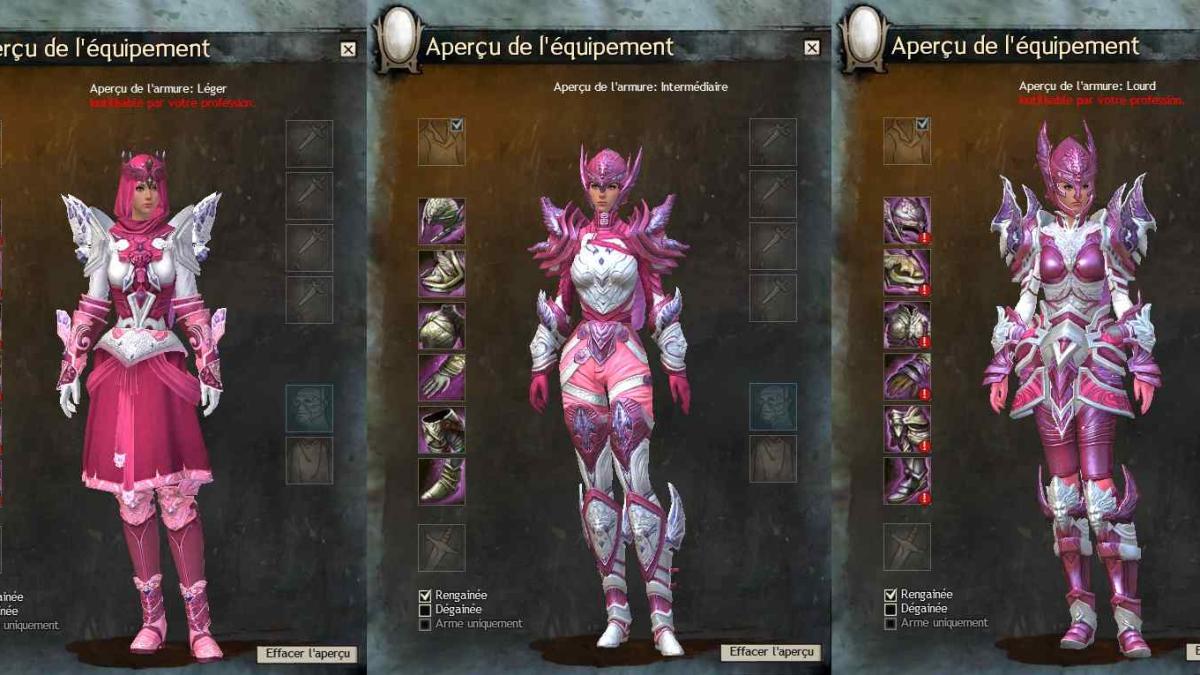Viewport: 1200px width, 675px height.
Task: Choose the shoulder armor slot in the Lourd panel
Action: click(906, 273)
